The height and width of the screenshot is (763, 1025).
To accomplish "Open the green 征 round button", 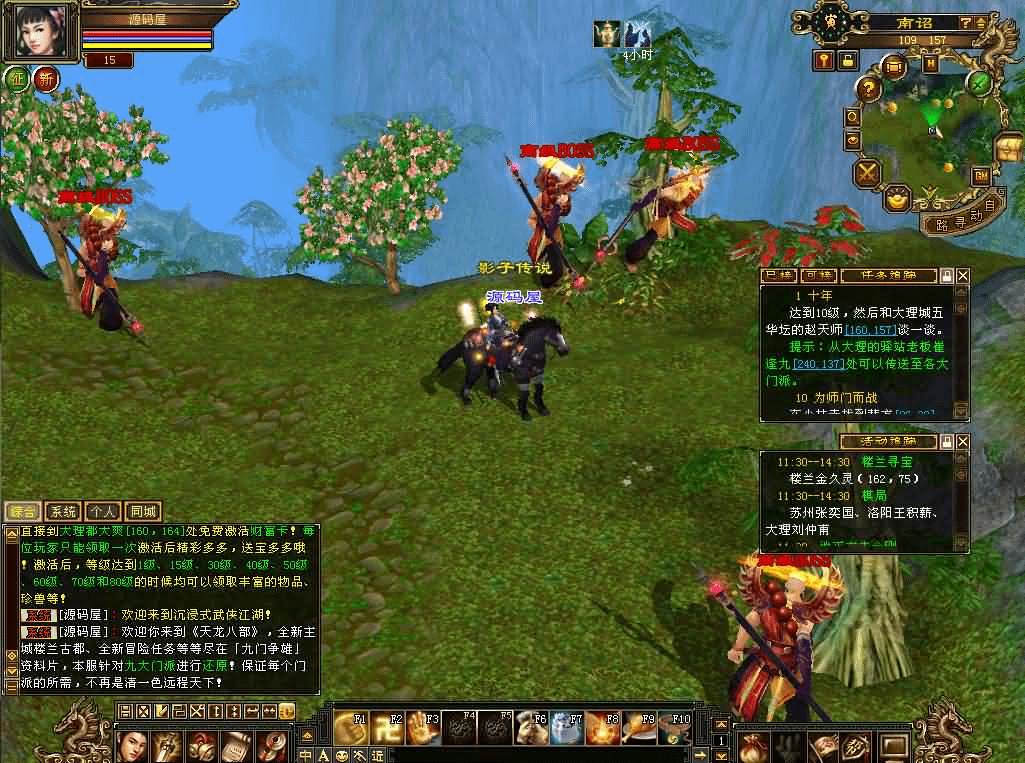I will pyautogui.click(x=17, y=78).
